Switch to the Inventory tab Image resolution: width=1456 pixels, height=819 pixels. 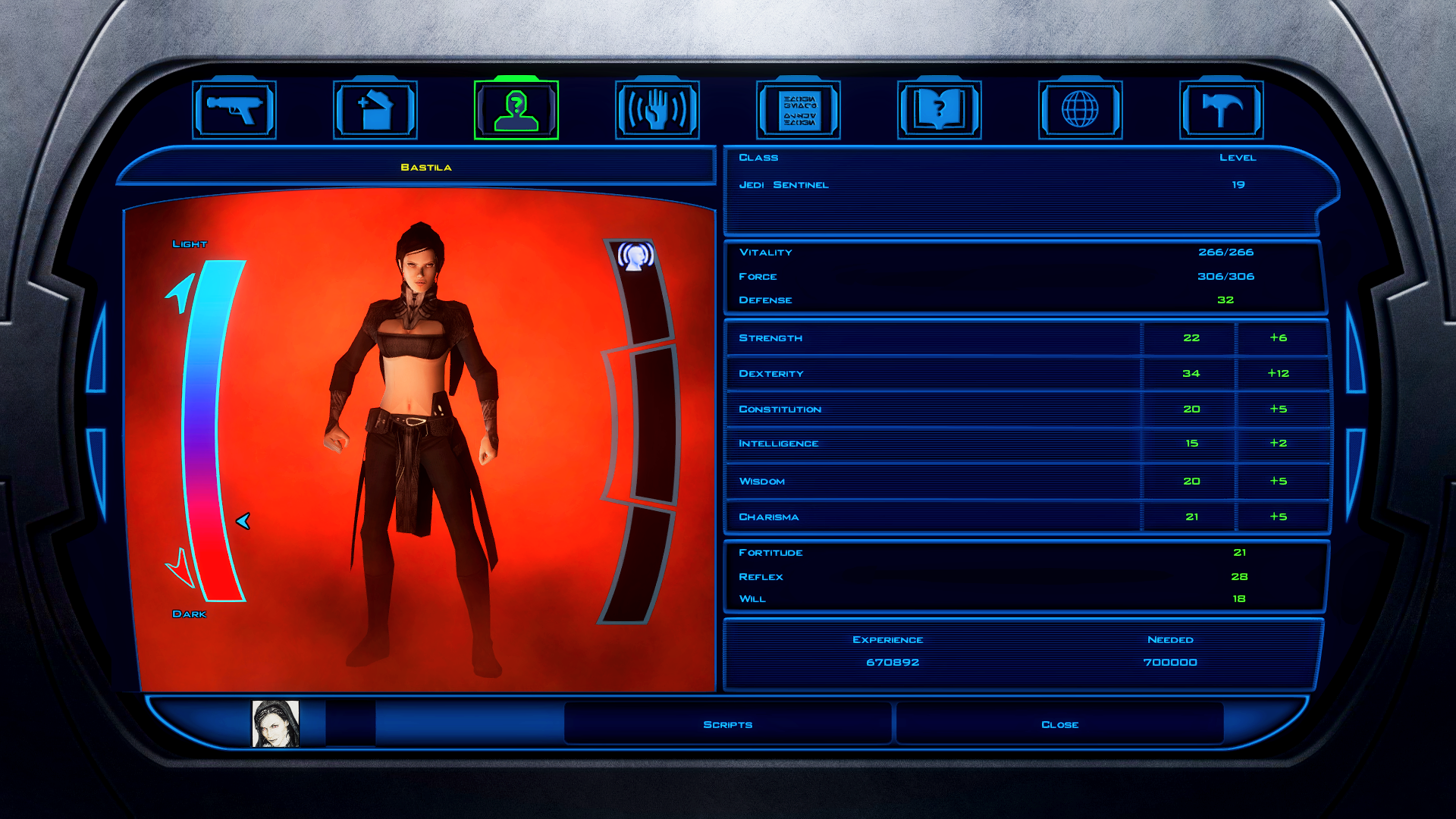(375, 110)
